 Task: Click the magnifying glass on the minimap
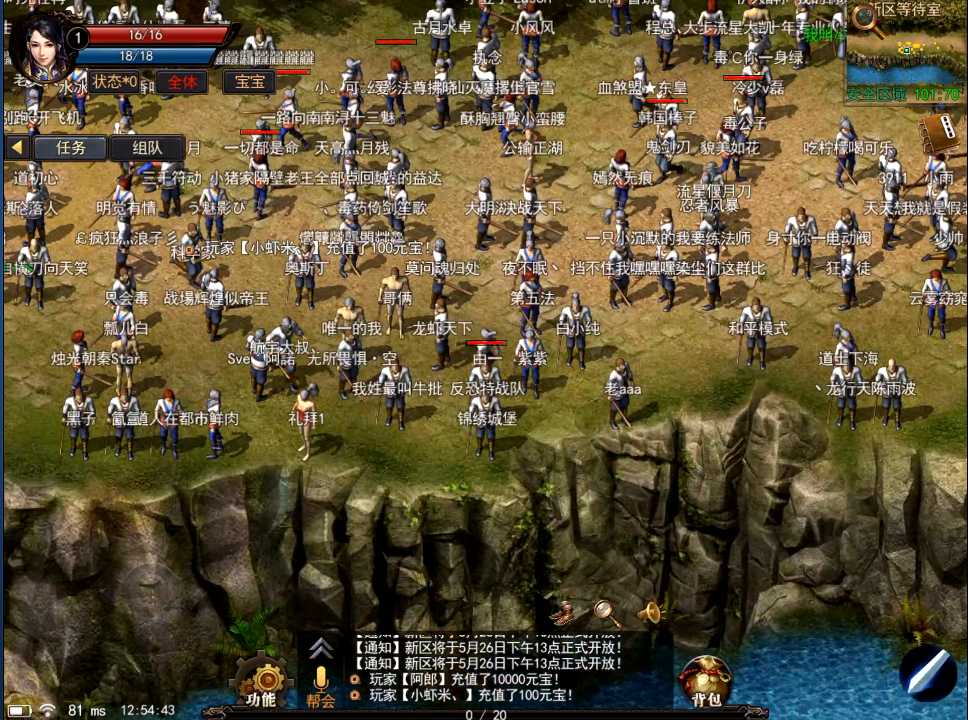867,22
